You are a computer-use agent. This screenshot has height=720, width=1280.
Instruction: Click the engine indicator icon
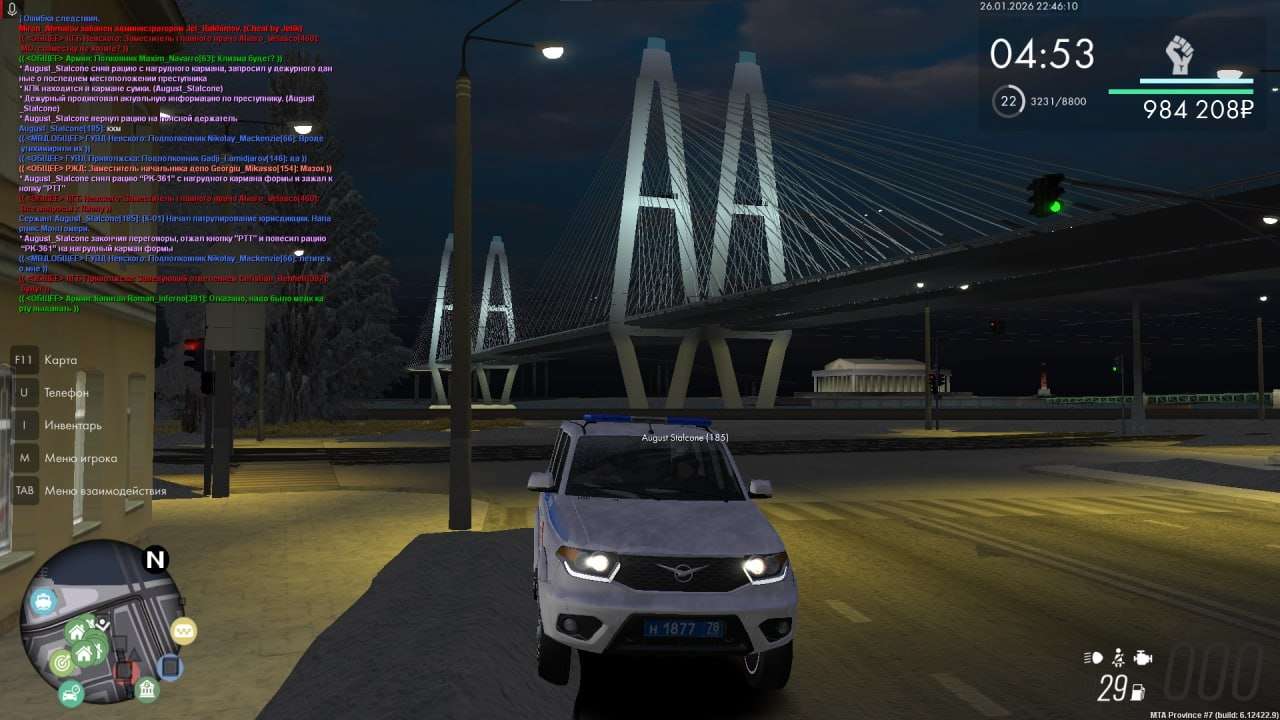pyautogui.click(x=1143, y=658)
